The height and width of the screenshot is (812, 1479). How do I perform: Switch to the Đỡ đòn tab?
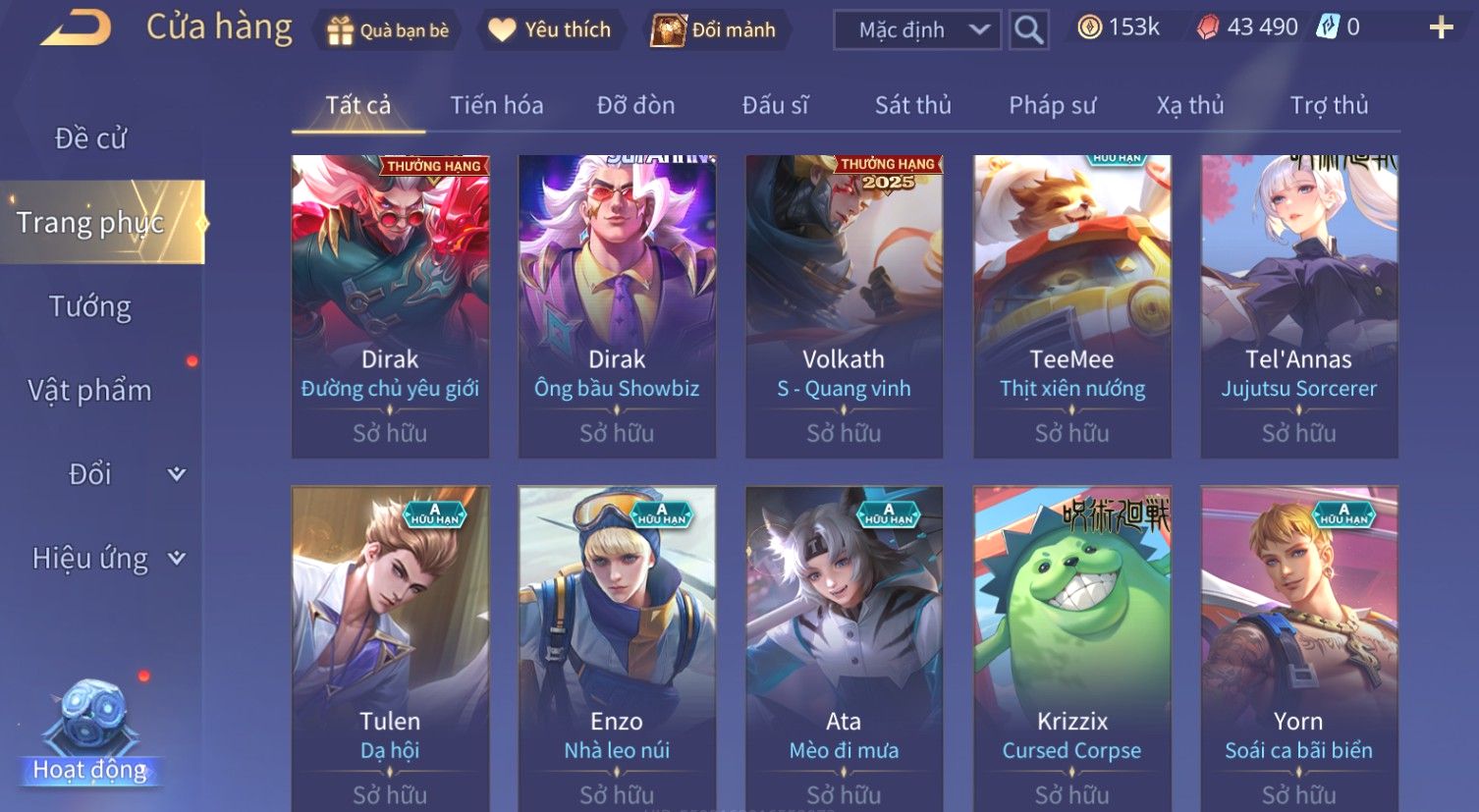(635, 105)
